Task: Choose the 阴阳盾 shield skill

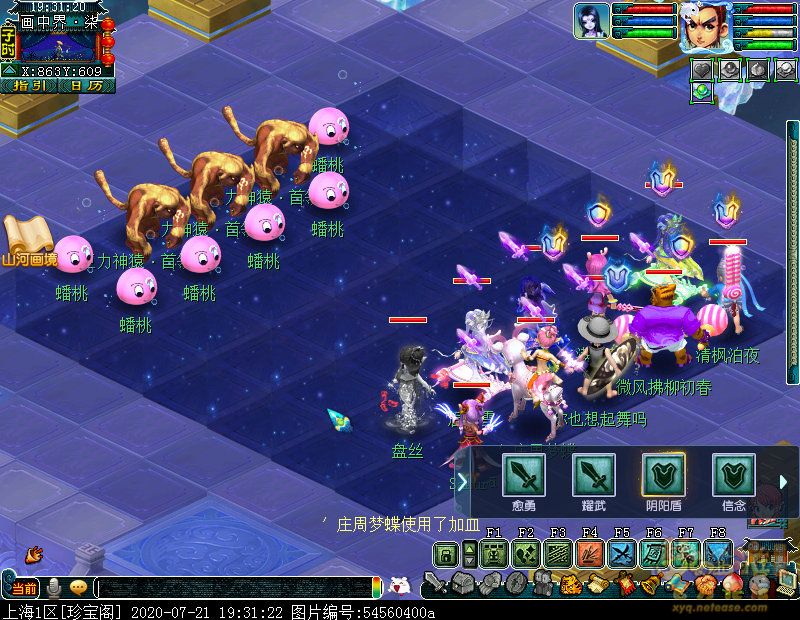Action: pyautogui.click(x=663, y=475)
